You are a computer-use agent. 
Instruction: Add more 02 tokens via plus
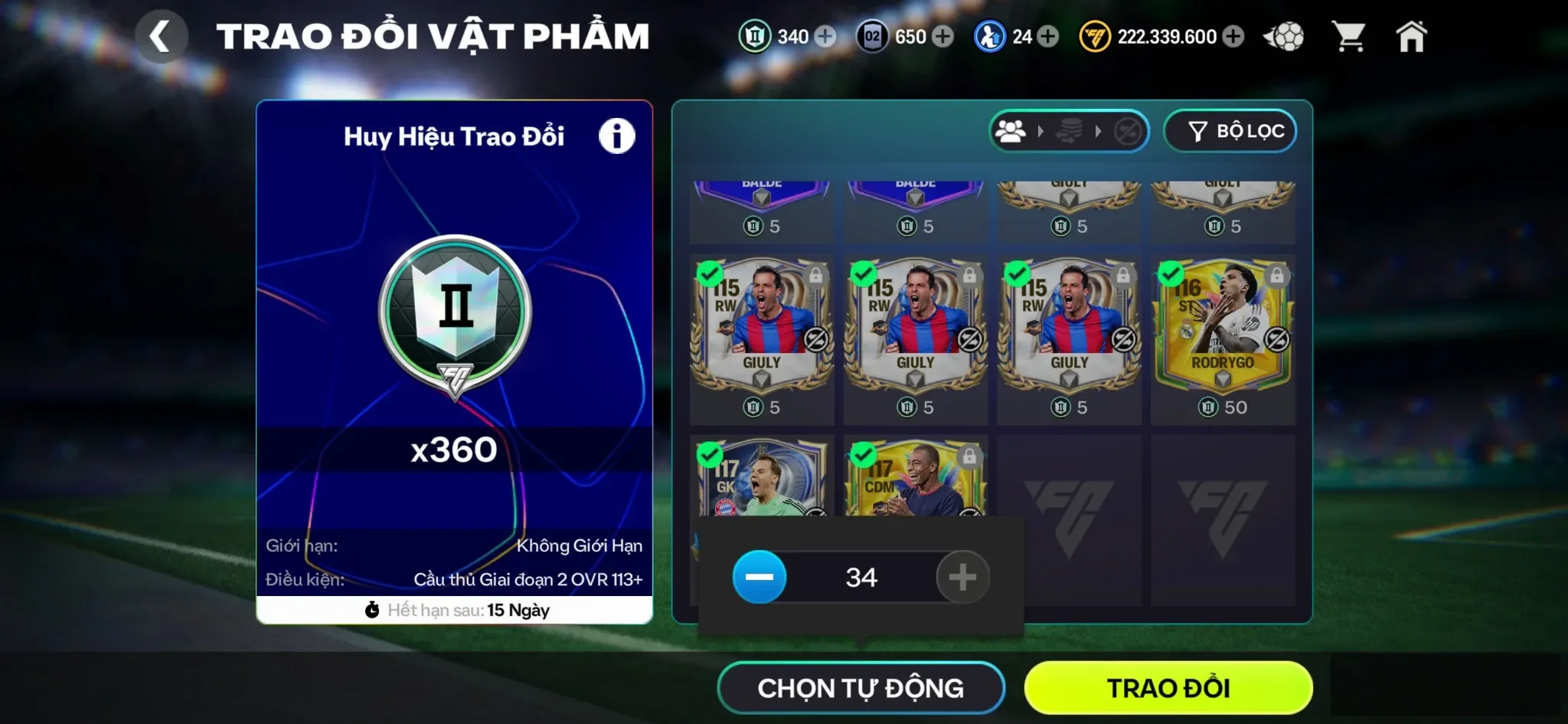coord(943,36)
